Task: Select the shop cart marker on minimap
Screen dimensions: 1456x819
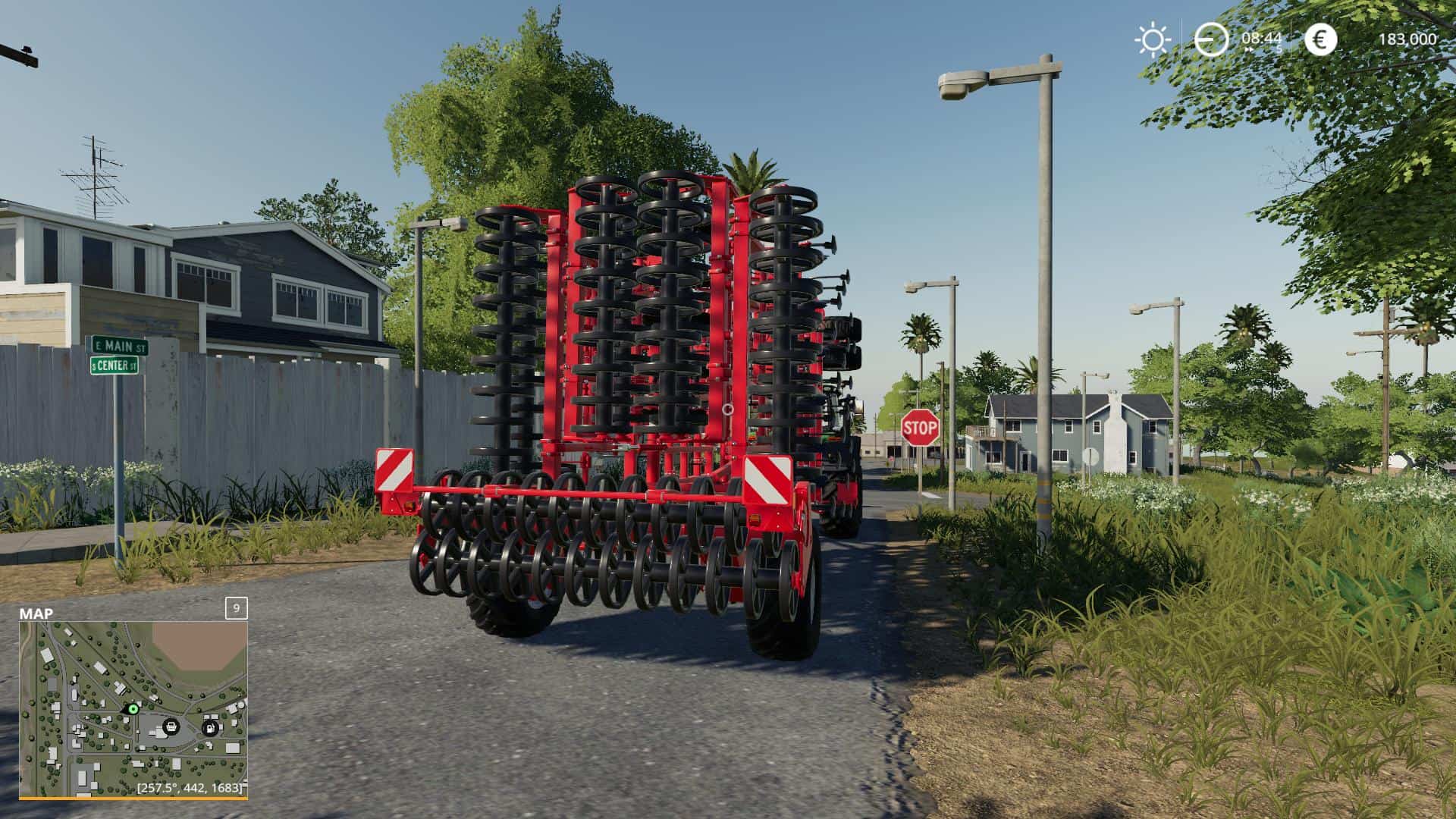Action: click(x=171, y=726)
